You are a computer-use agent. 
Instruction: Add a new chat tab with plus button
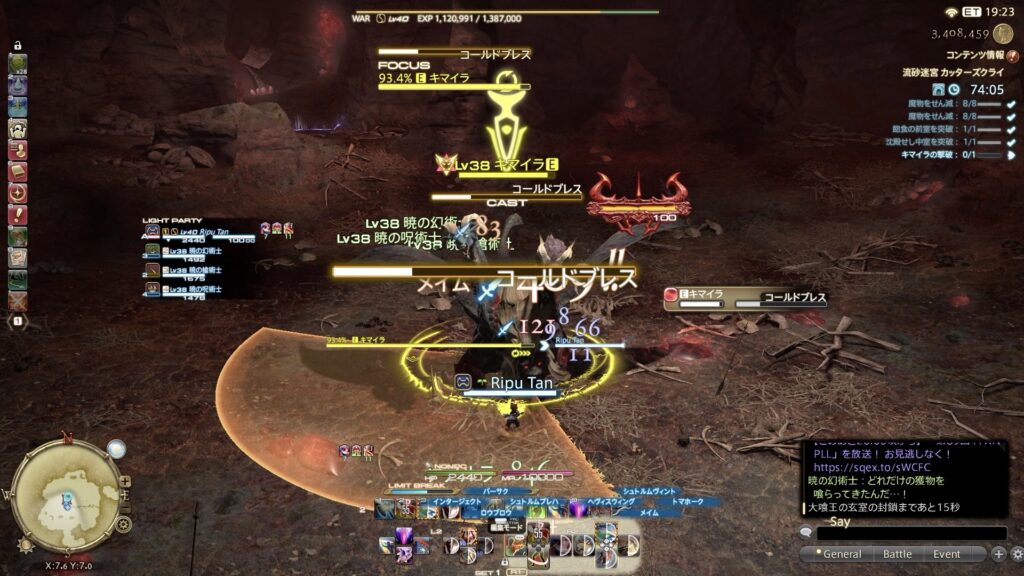(998, 554)
